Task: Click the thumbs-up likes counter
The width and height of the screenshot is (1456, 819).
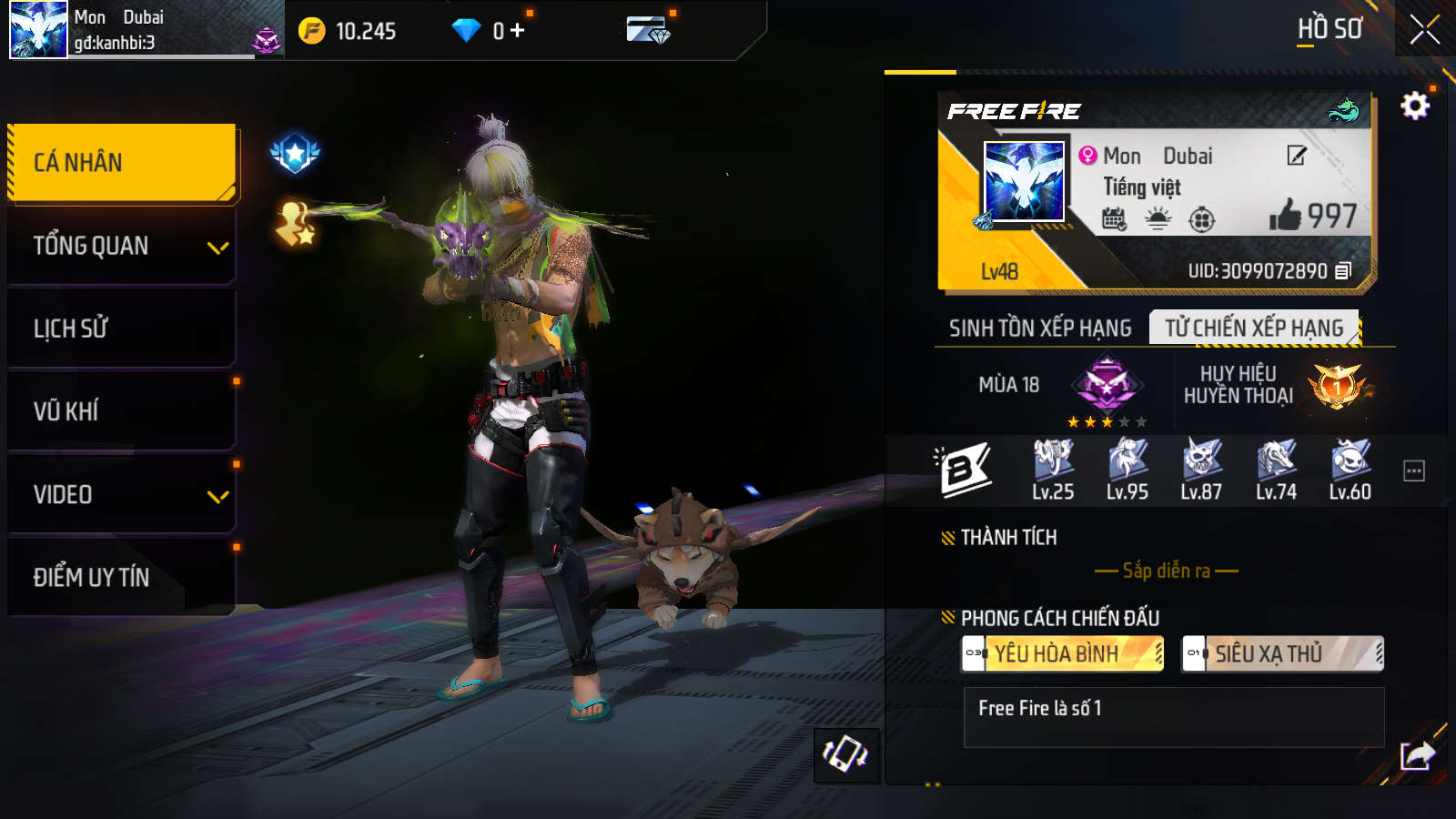Action: (x=1312, y=216)
